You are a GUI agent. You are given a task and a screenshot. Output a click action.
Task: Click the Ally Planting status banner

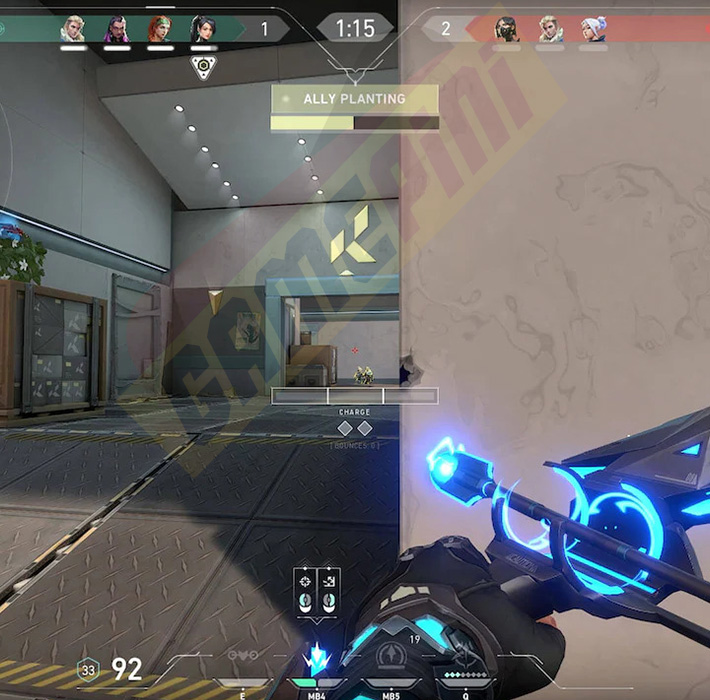click(x=355, y=99)
